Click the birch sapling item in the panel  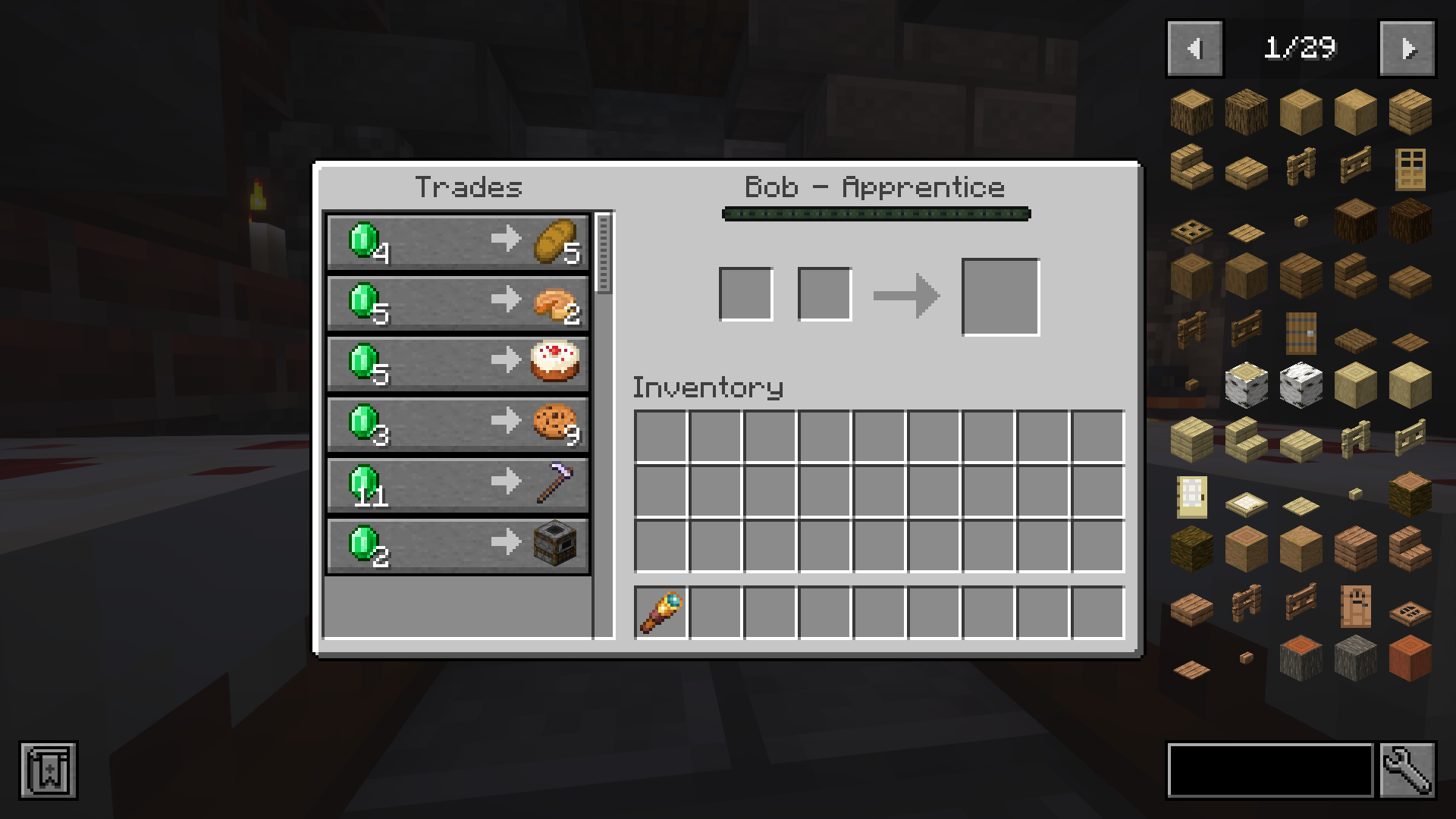point(1354,494)
